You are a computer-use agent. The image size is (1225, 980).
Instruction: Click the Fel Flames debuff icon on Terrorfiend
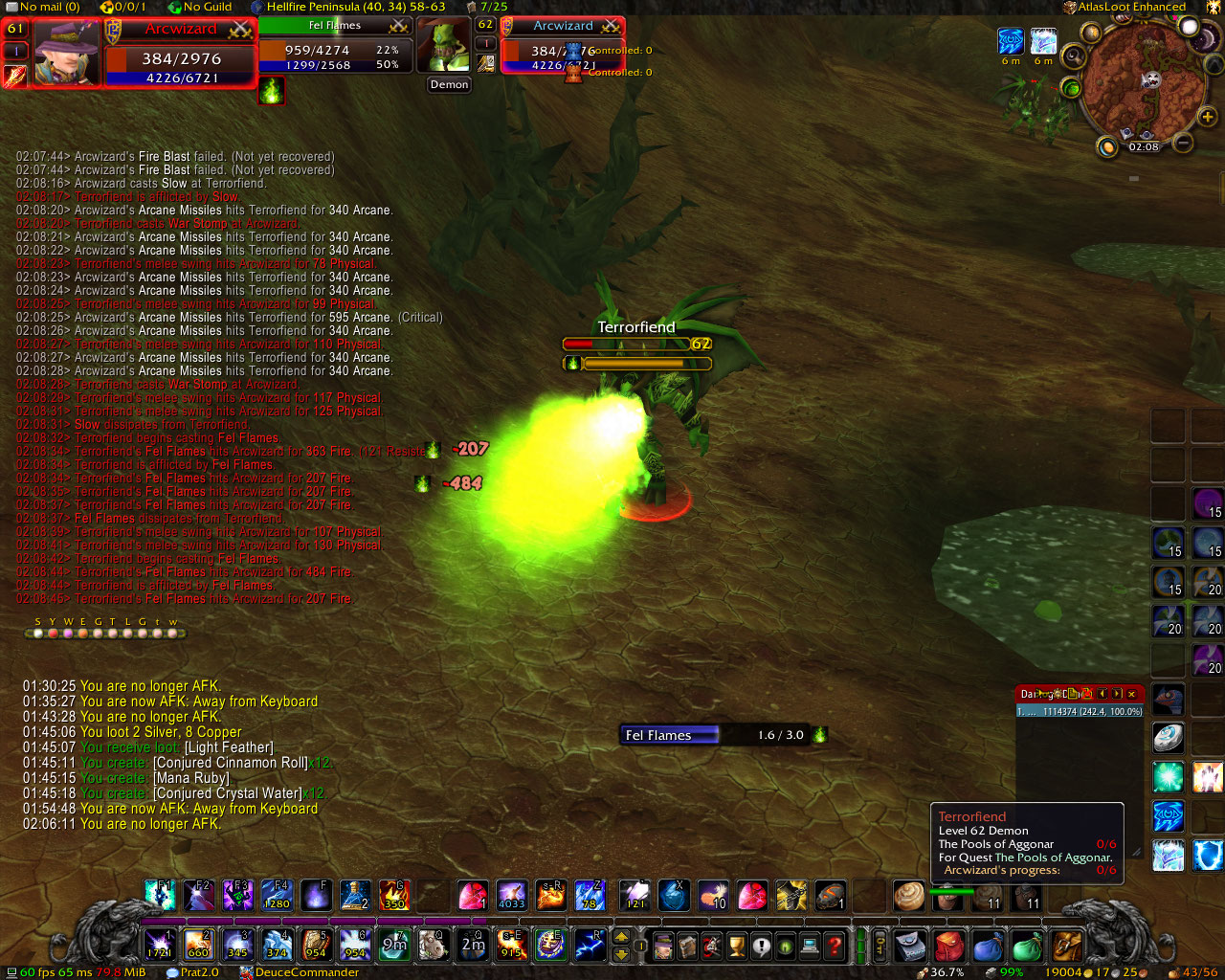coord(571,363)
